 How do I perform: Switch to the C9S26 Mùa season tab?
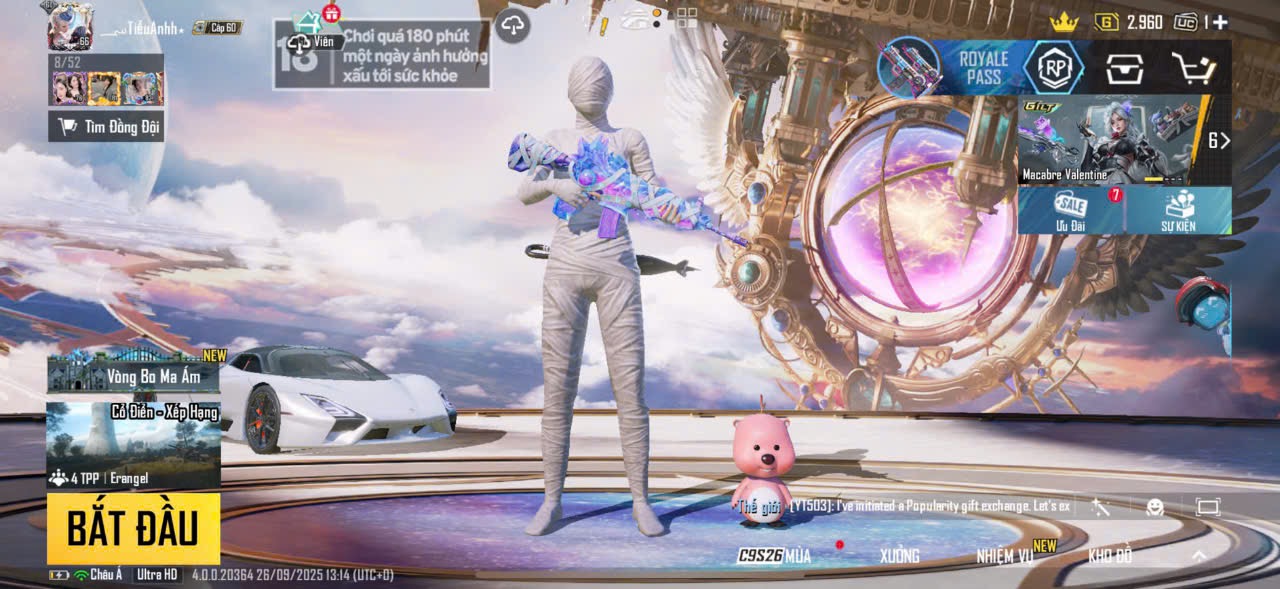pyautogui.click(x=774, y=556)
